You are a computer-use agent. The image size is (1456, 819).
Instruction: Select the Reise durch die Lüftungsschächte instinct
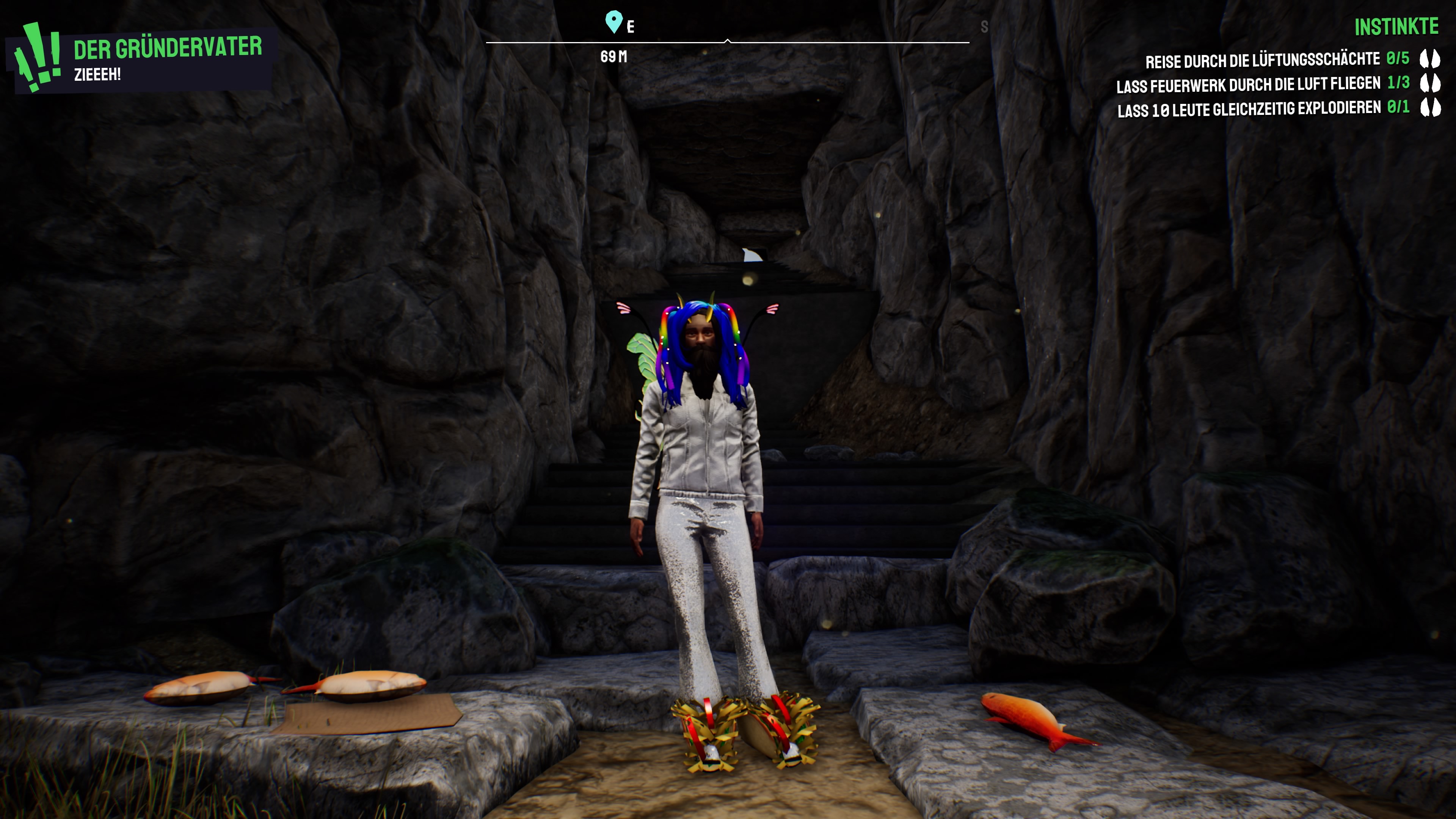point(1262,60)
